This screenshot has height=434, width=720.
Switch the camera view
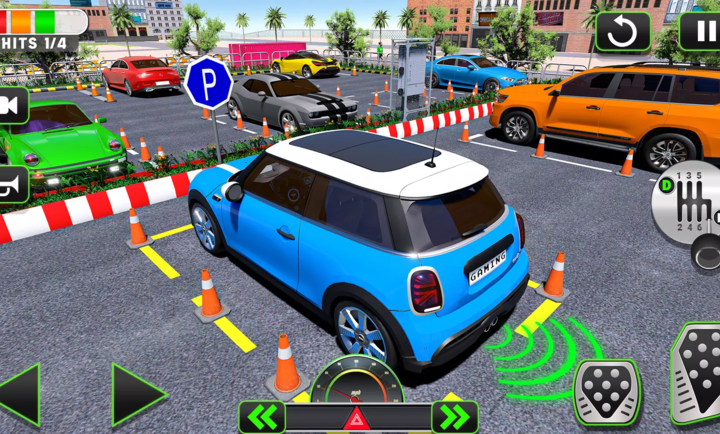(x=13, y=104)
